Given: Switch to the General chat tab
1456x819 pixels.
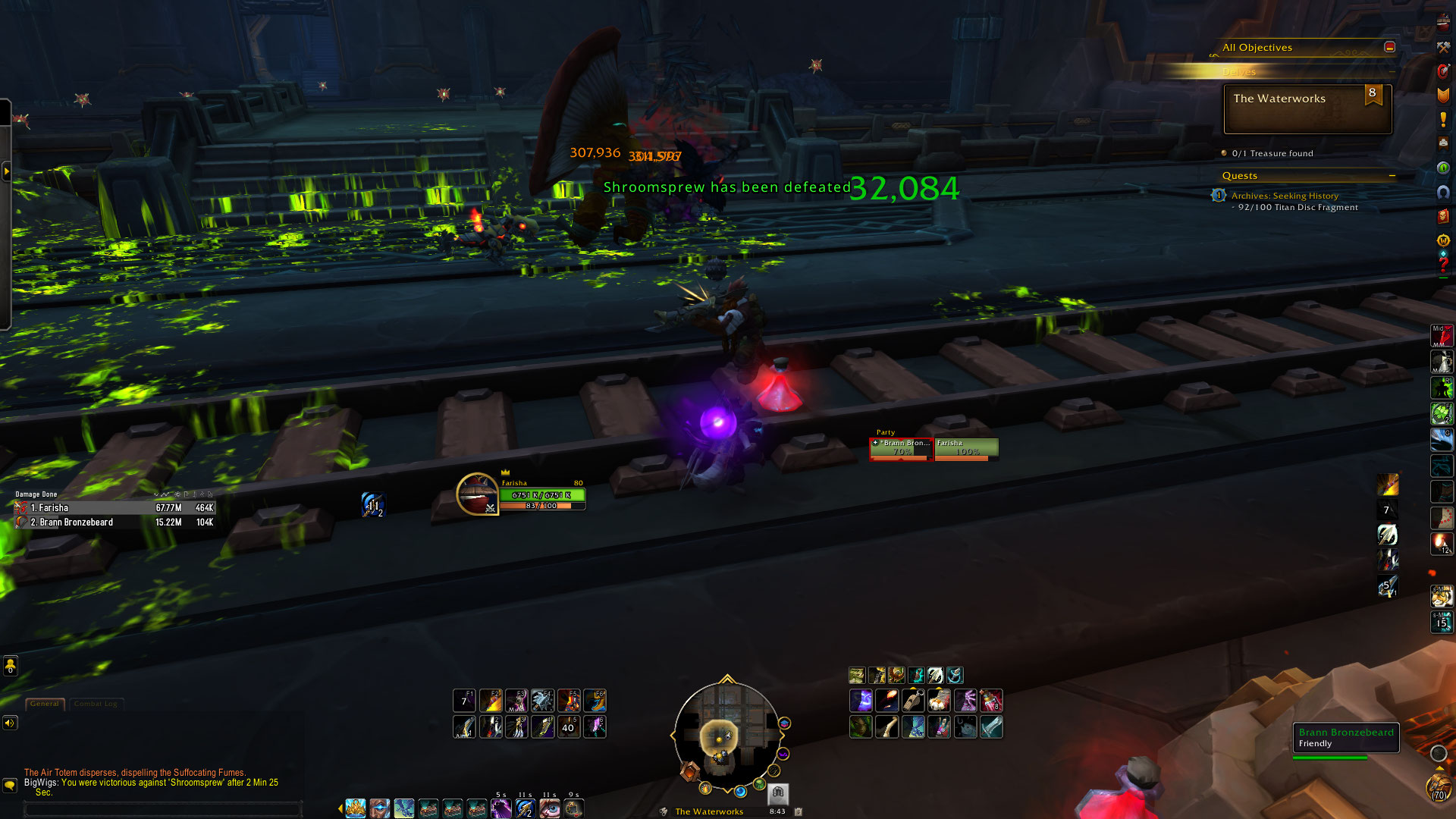Looking at the screenshot, I should 45,704.
